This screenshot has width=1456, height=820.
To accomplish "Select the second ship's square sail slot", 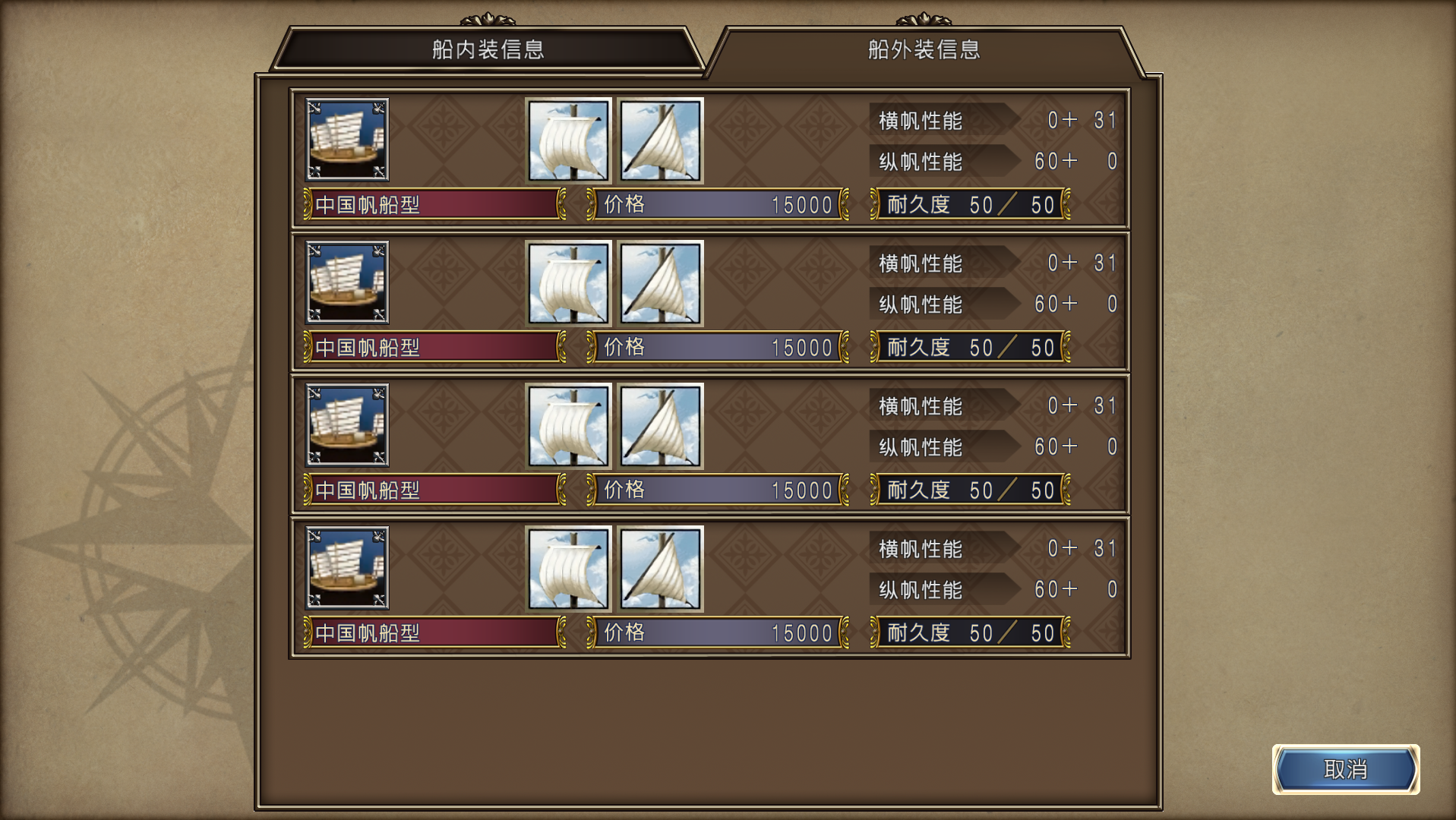I will [567, 282].
